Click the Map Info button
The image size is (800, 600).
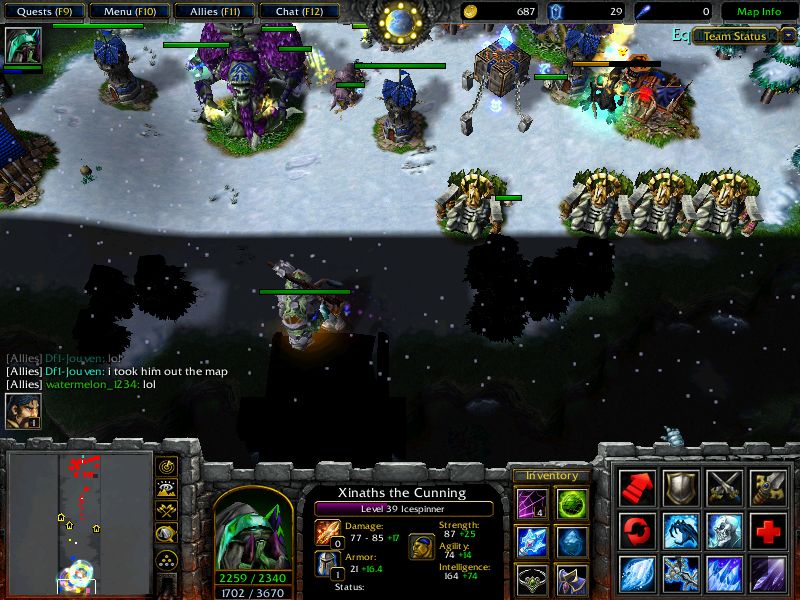pos(758,12)
